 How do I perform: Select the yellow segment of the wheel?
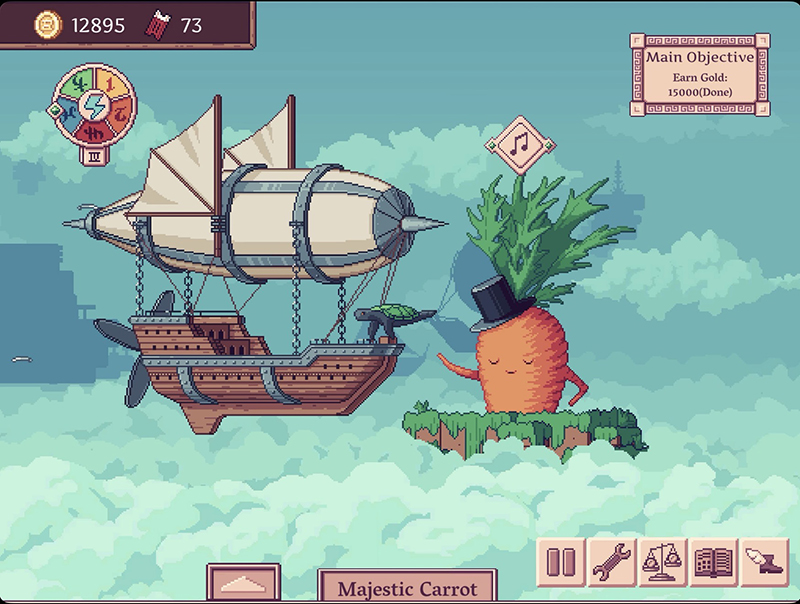[110, 81]
